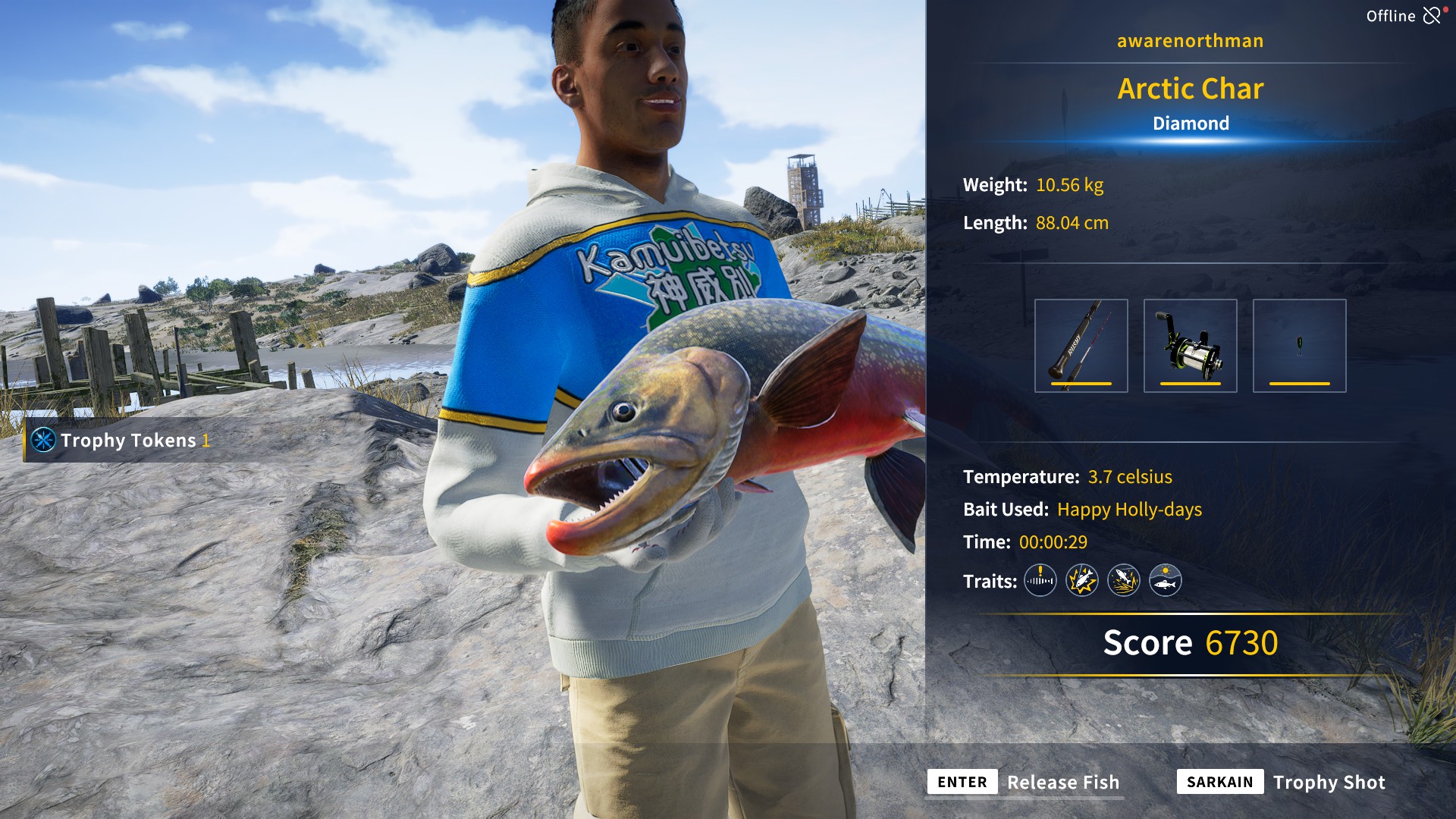Click the ENTER key prompt
The image size is (1456, 819).
tap(962, 782)
